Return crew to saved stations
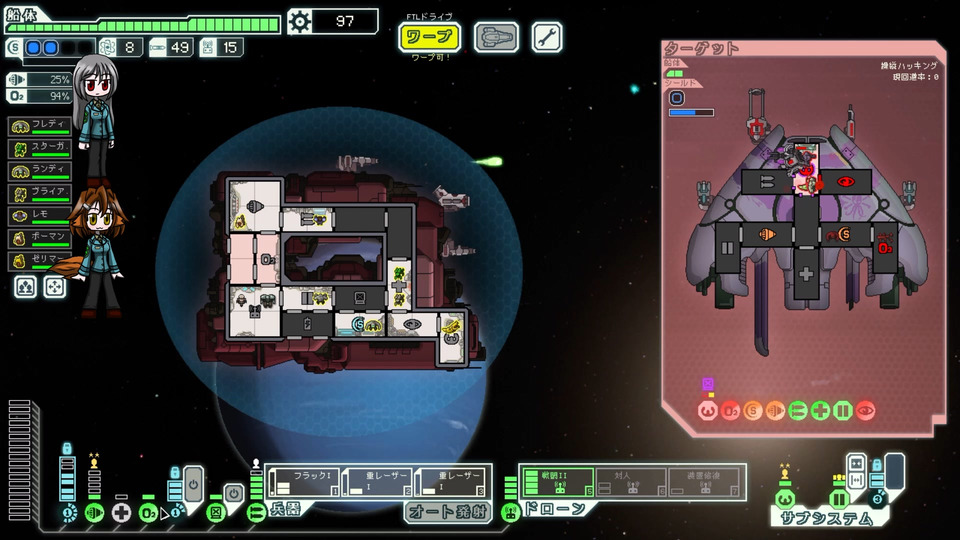Viewport: 960px width, 540px height. click(x=54, y=288)
